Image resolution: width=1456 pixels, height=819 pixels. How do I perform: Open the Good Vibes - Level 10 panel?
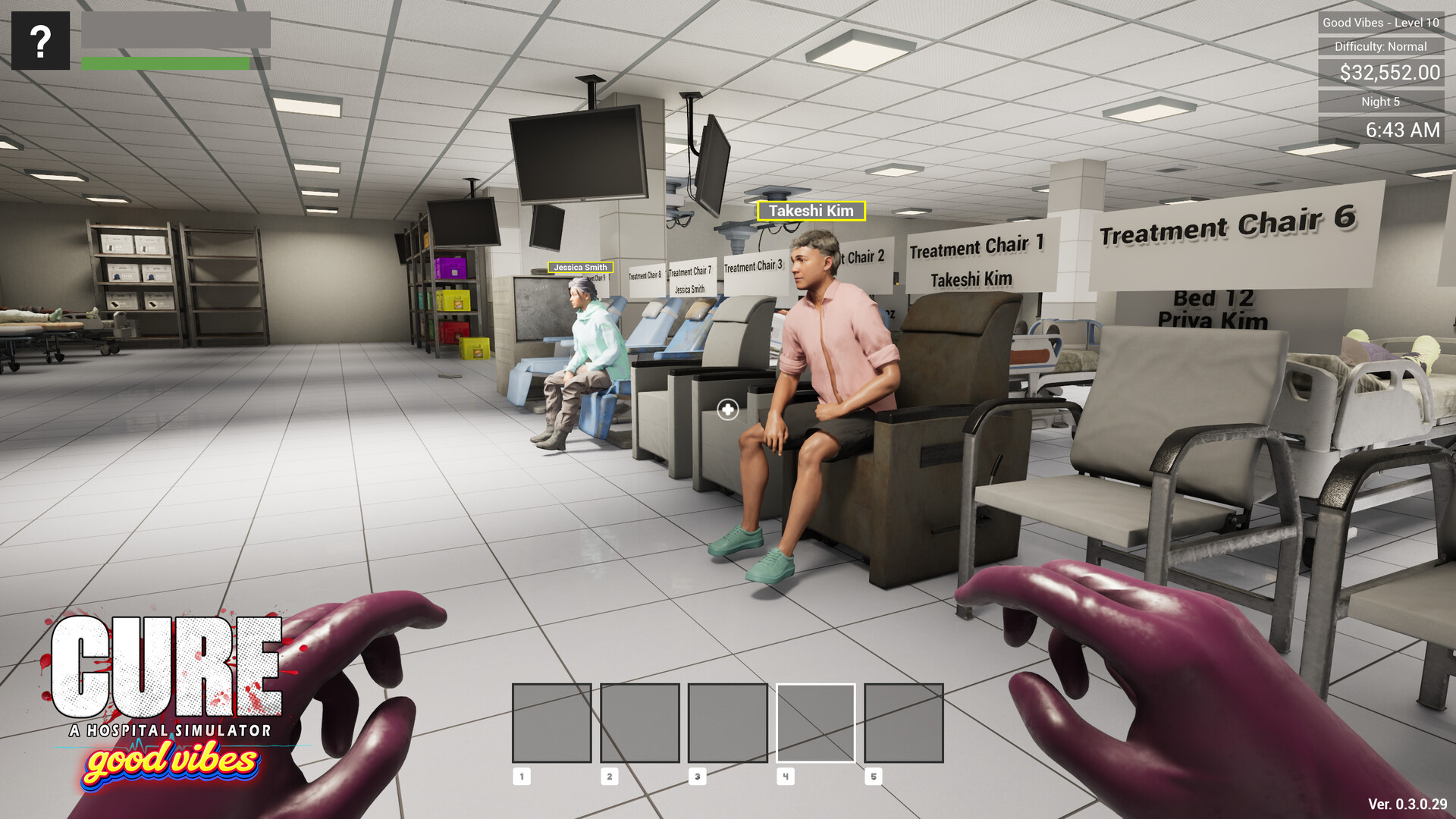point(1382,24)
